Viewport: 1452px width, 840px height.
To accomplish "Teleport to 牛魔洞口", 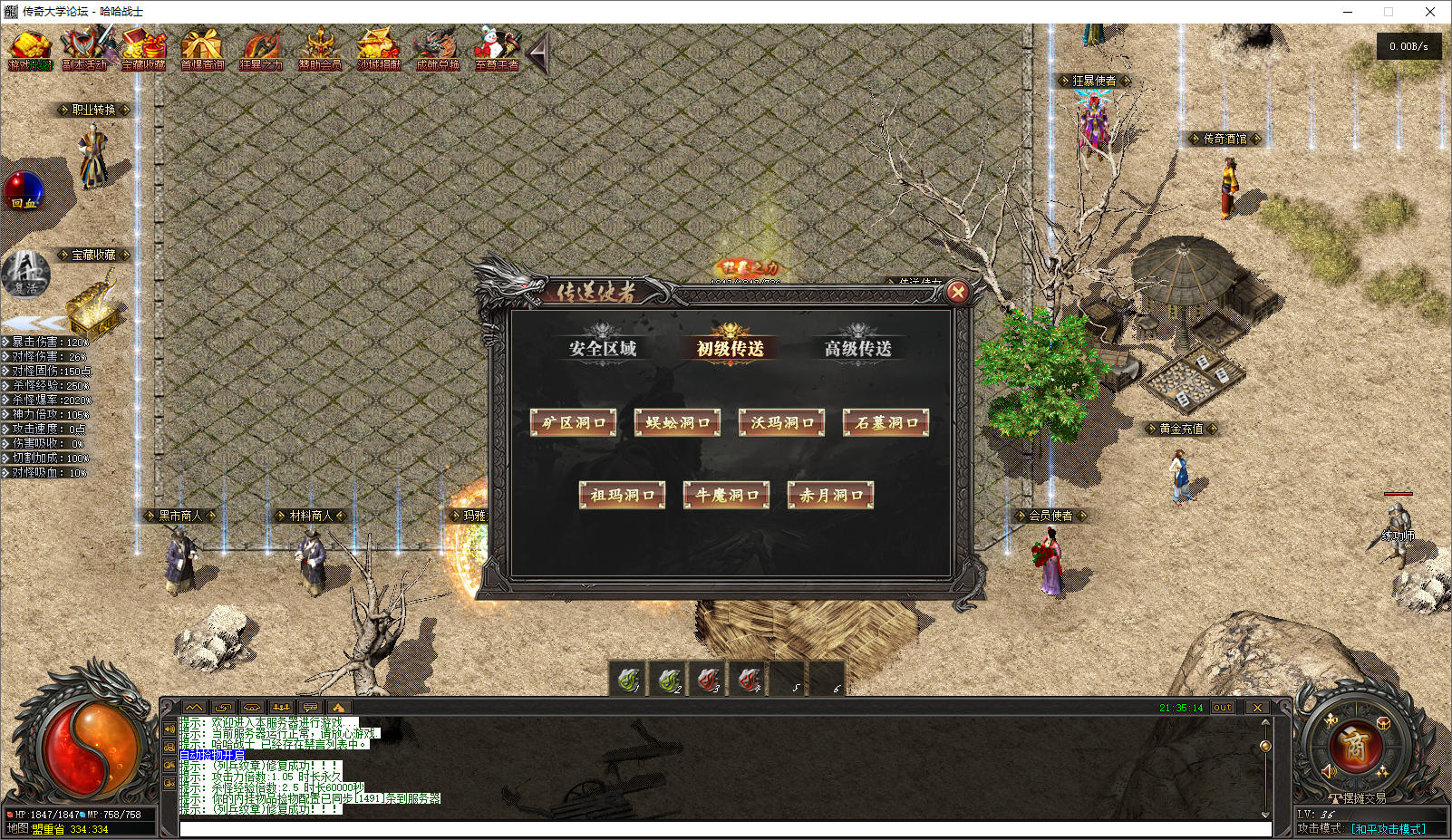I will click(727, 495).
